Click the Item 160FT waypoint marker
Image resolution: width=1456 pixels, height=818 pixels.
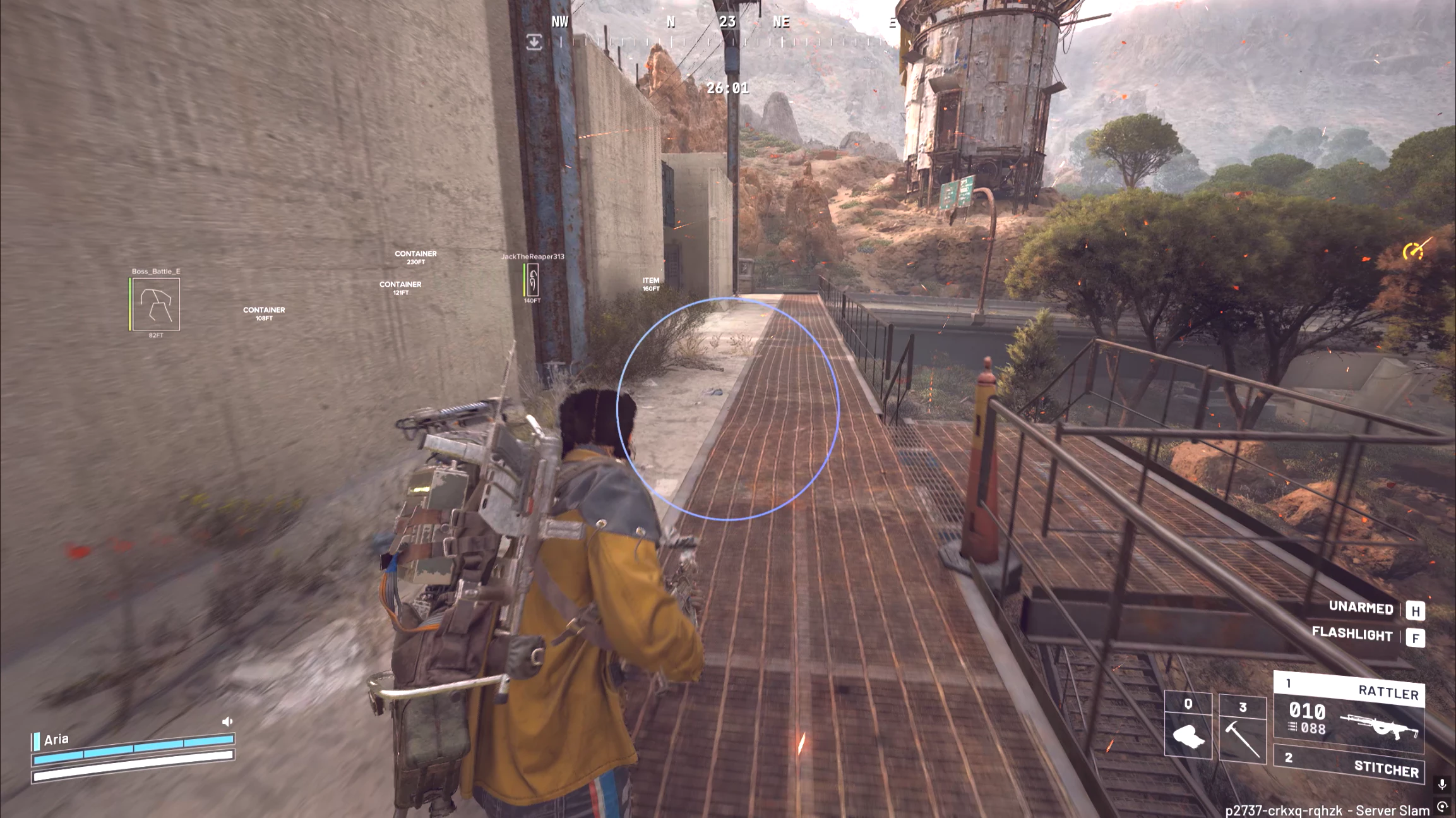pyautogui.click(x=651, y=284)
